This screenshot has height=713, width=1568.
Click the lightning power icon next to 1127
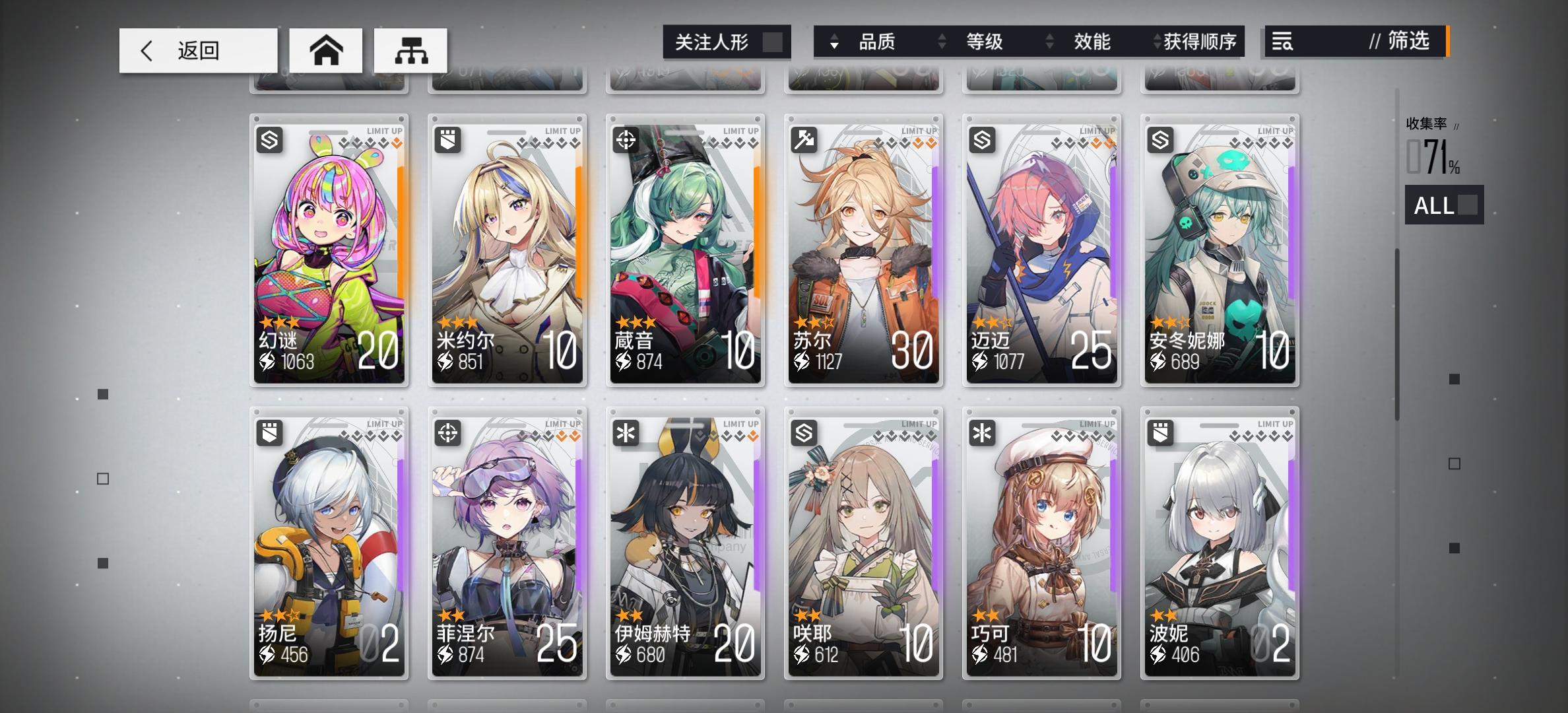802,361
